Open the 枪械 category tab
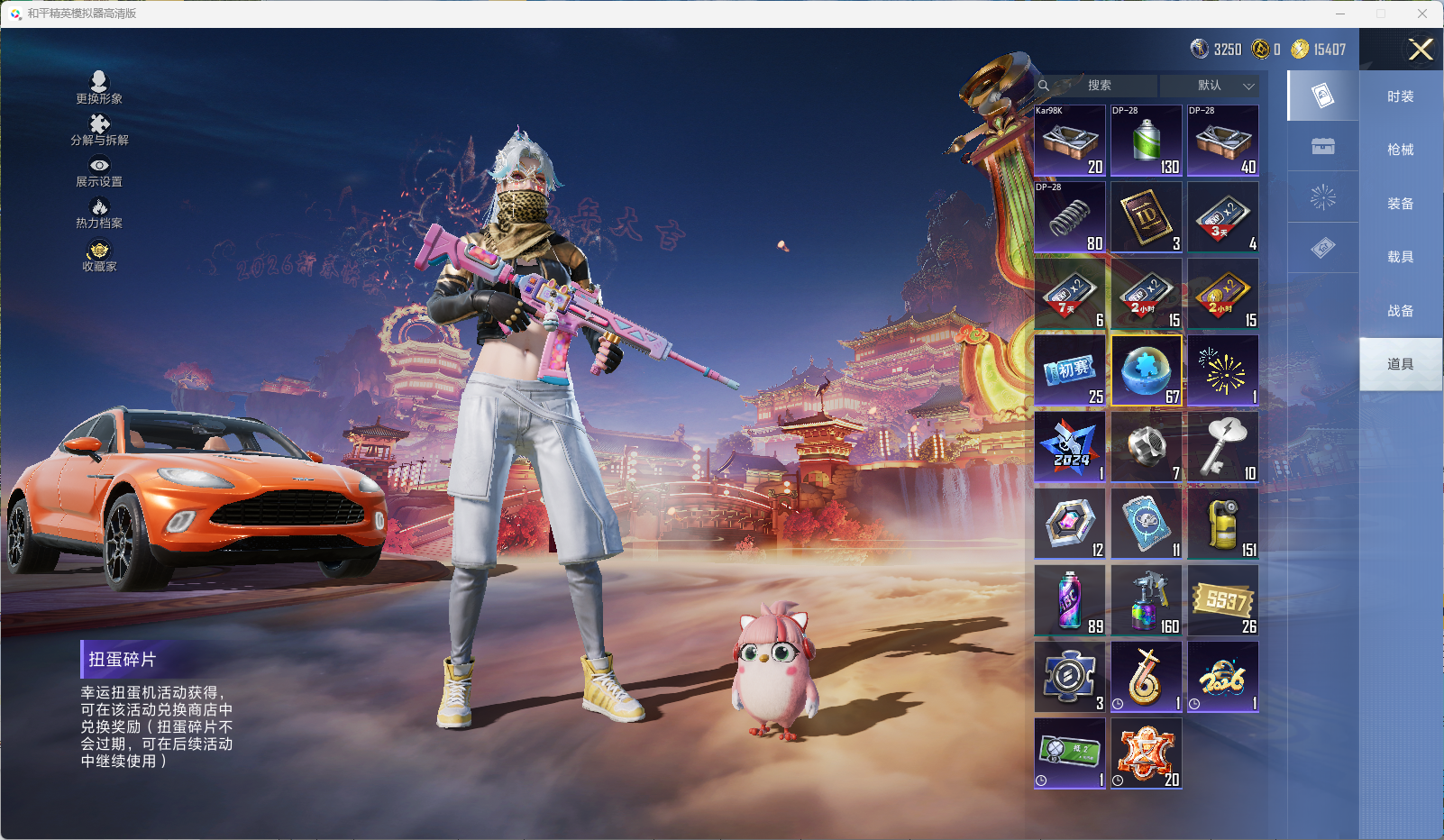 (1400, 150)
